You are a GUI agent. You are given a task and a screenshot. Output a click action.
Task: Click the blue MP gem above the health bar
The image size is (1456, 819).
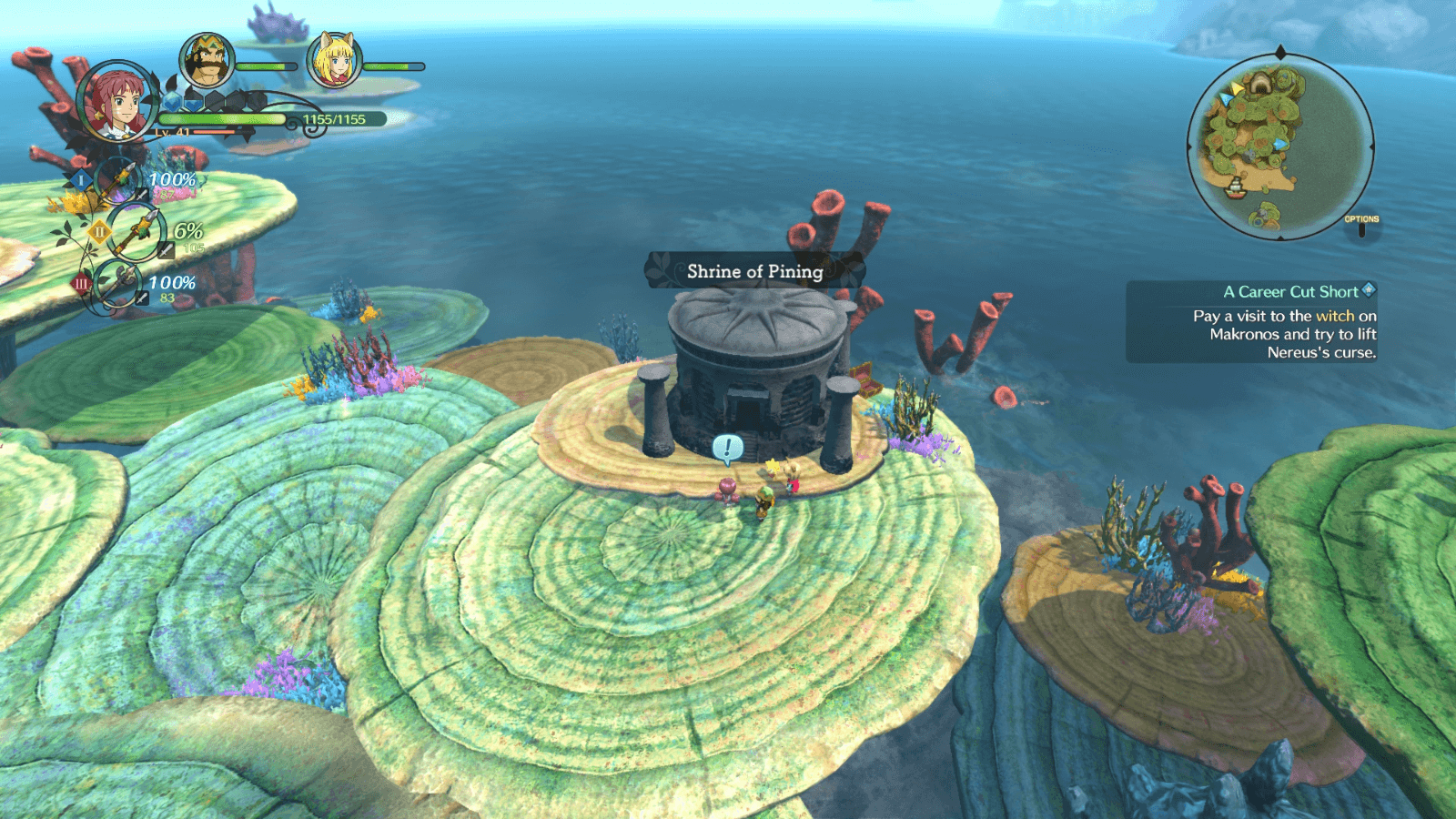171,100
